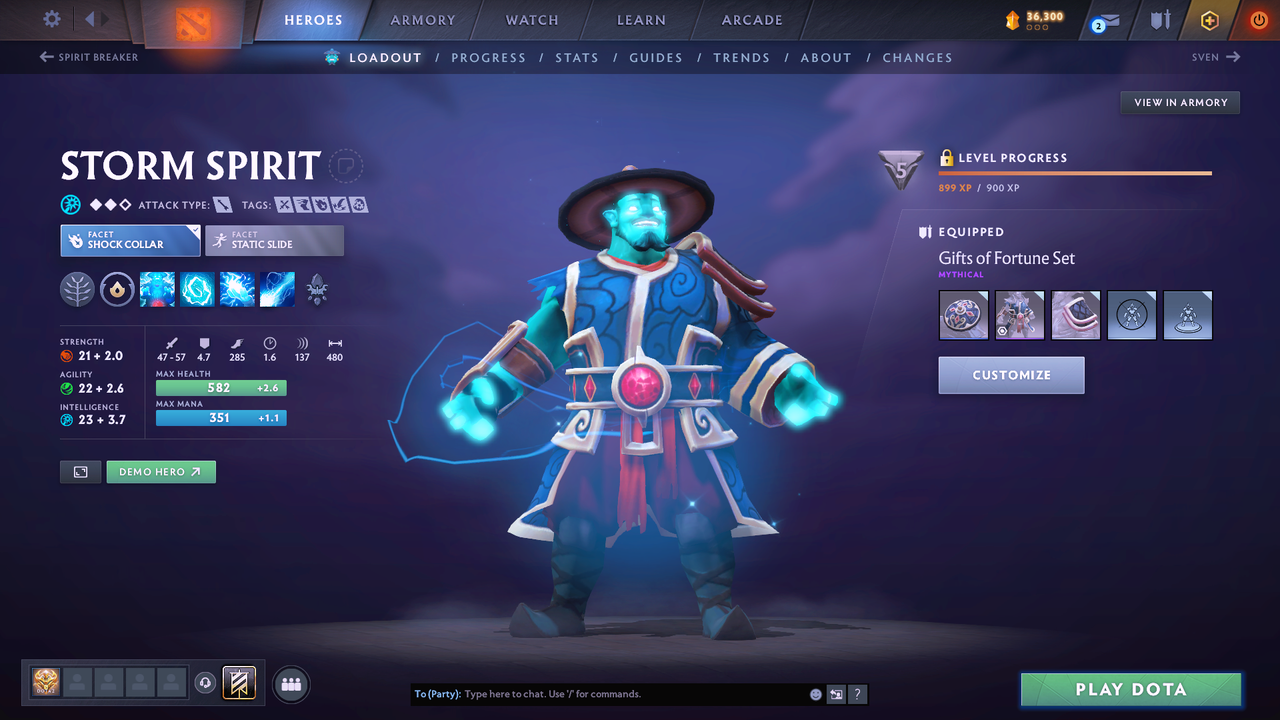Click the VIEW IN ARMORY button
The image size is (1280, 720).
(1179, 102)
